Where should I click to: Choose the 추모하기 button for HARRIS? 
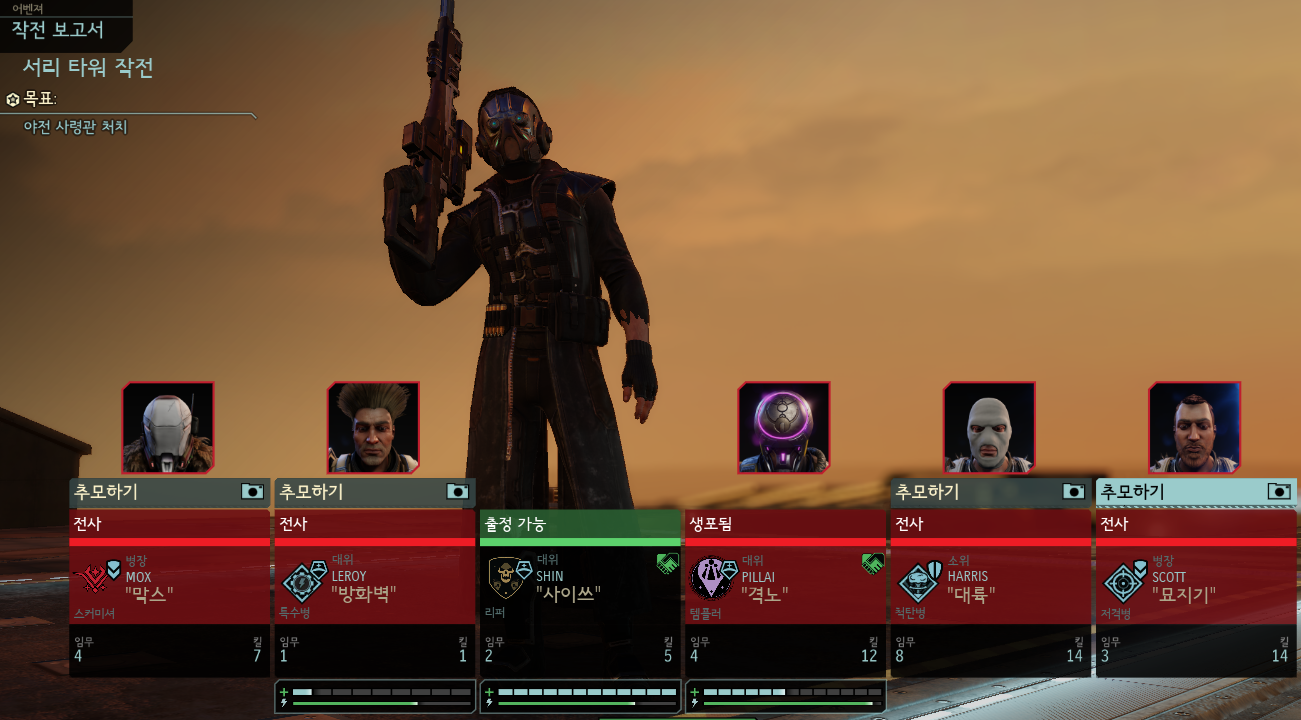pos(990,492)
